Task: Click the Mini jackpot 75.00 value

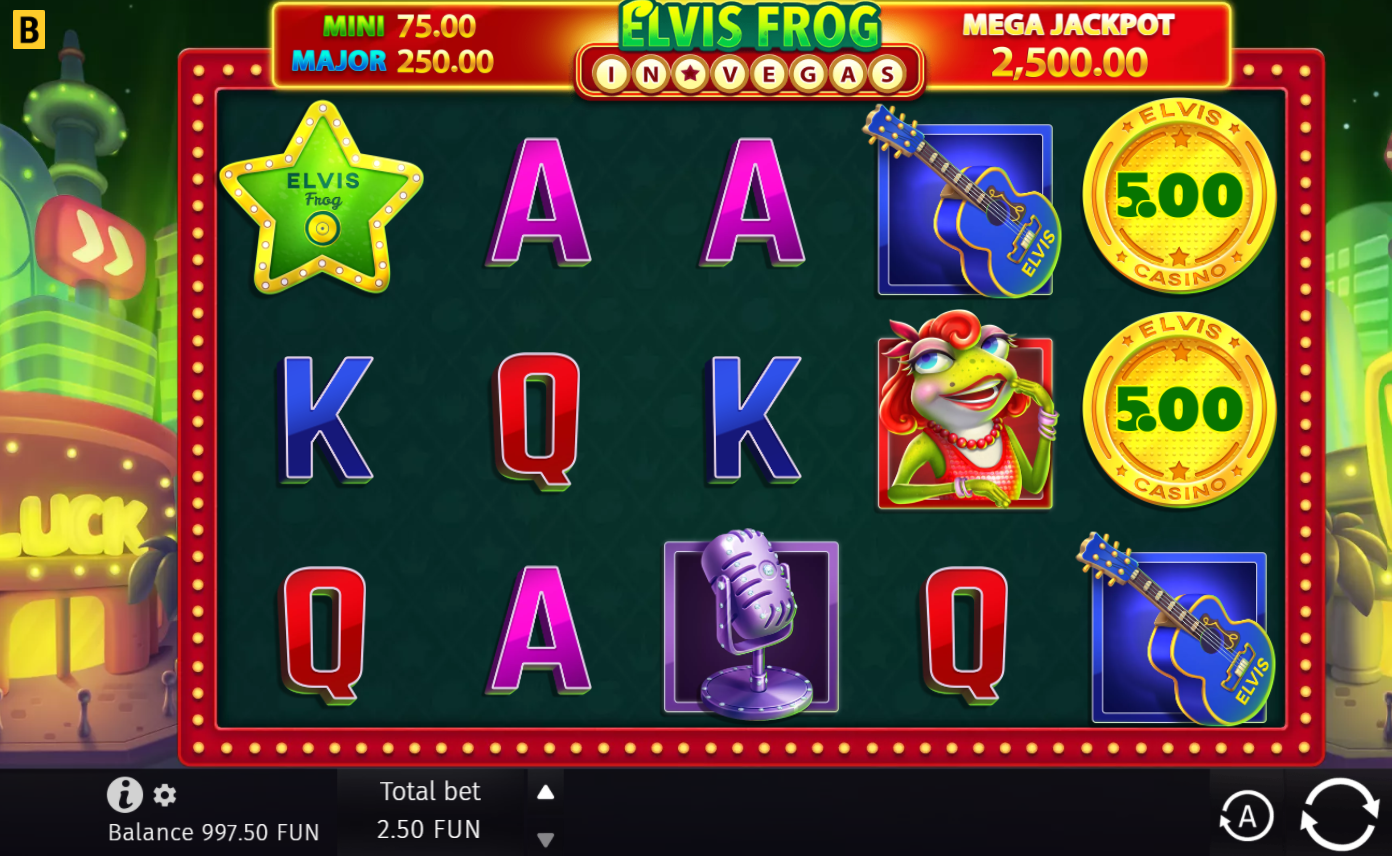Action: click(434, 26)
